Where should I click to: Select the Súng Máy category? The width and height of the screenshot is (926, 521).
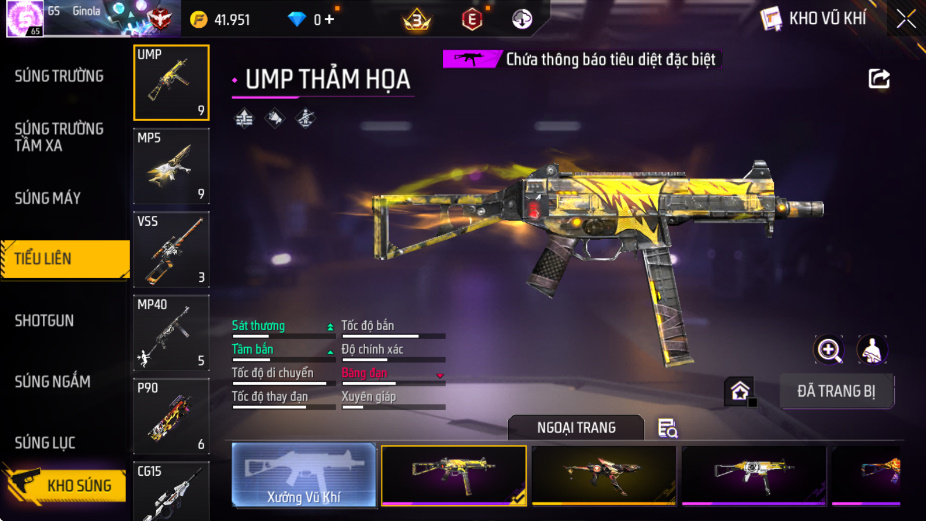(x=48, y=198)
